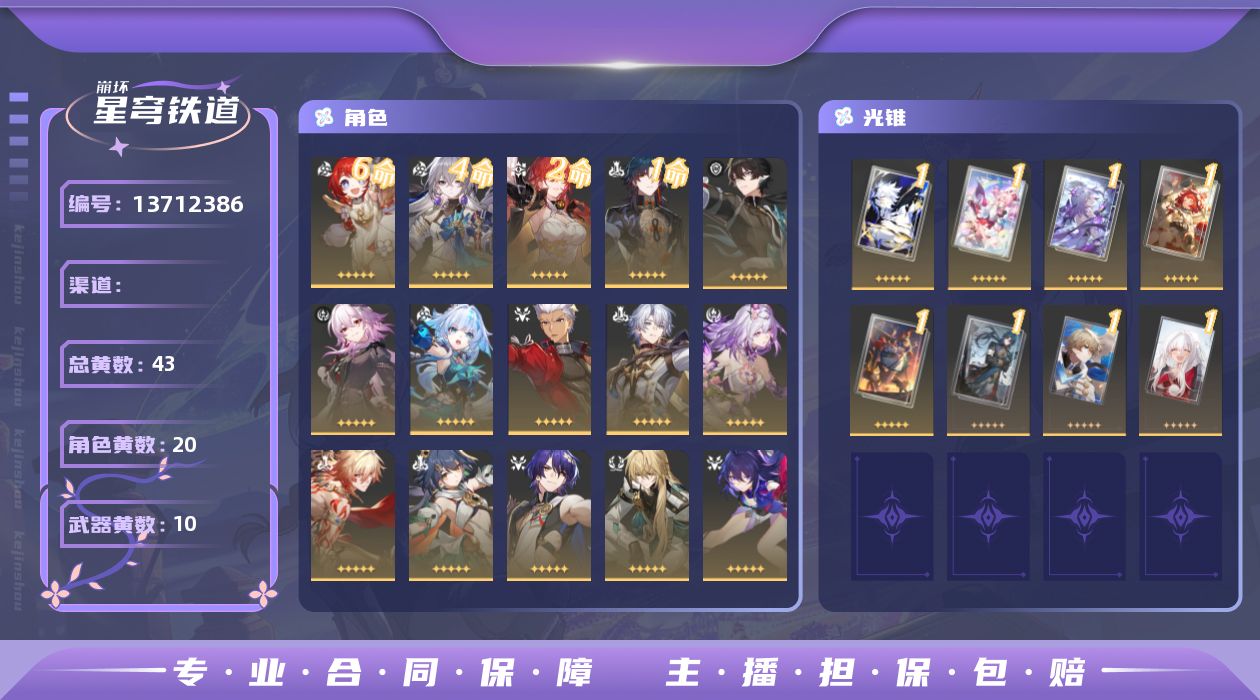Image resolution: width=1260 pixels, height=700 pixels.
Task: Select the Mydei character card
Action: (x=352, y=514)
